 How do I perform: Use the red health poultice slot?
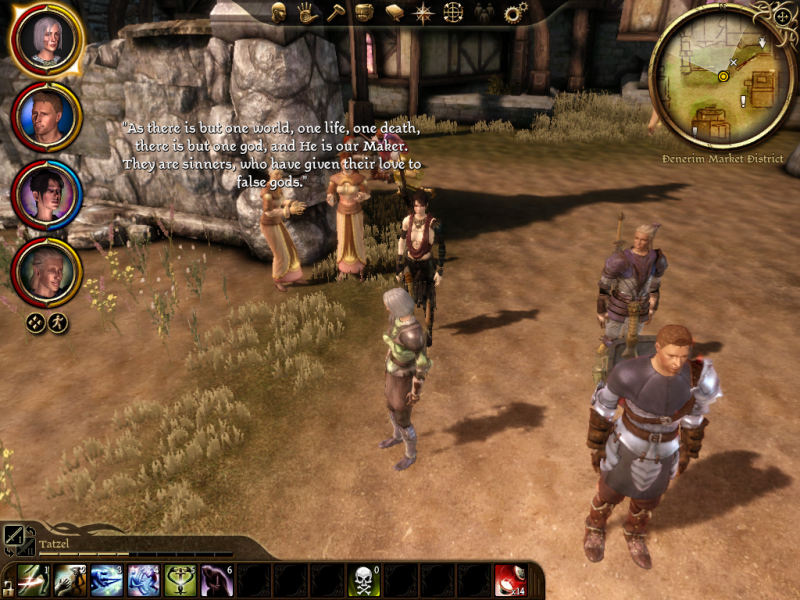coord(509,580)
